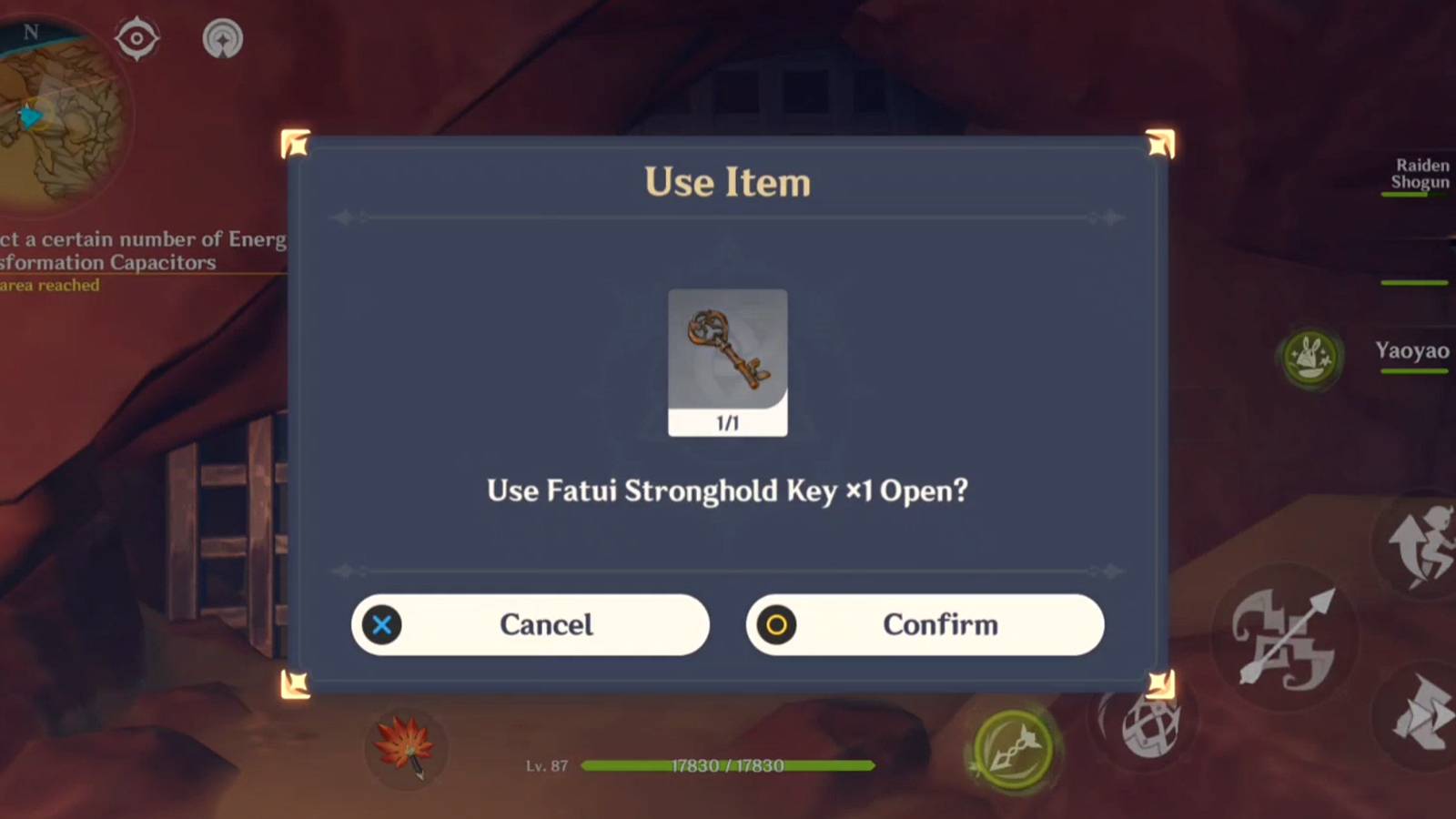Switch to Yaoyao party member
Image resolution: width=1456 pixels, height=819 pixels.
[1411, 351]
